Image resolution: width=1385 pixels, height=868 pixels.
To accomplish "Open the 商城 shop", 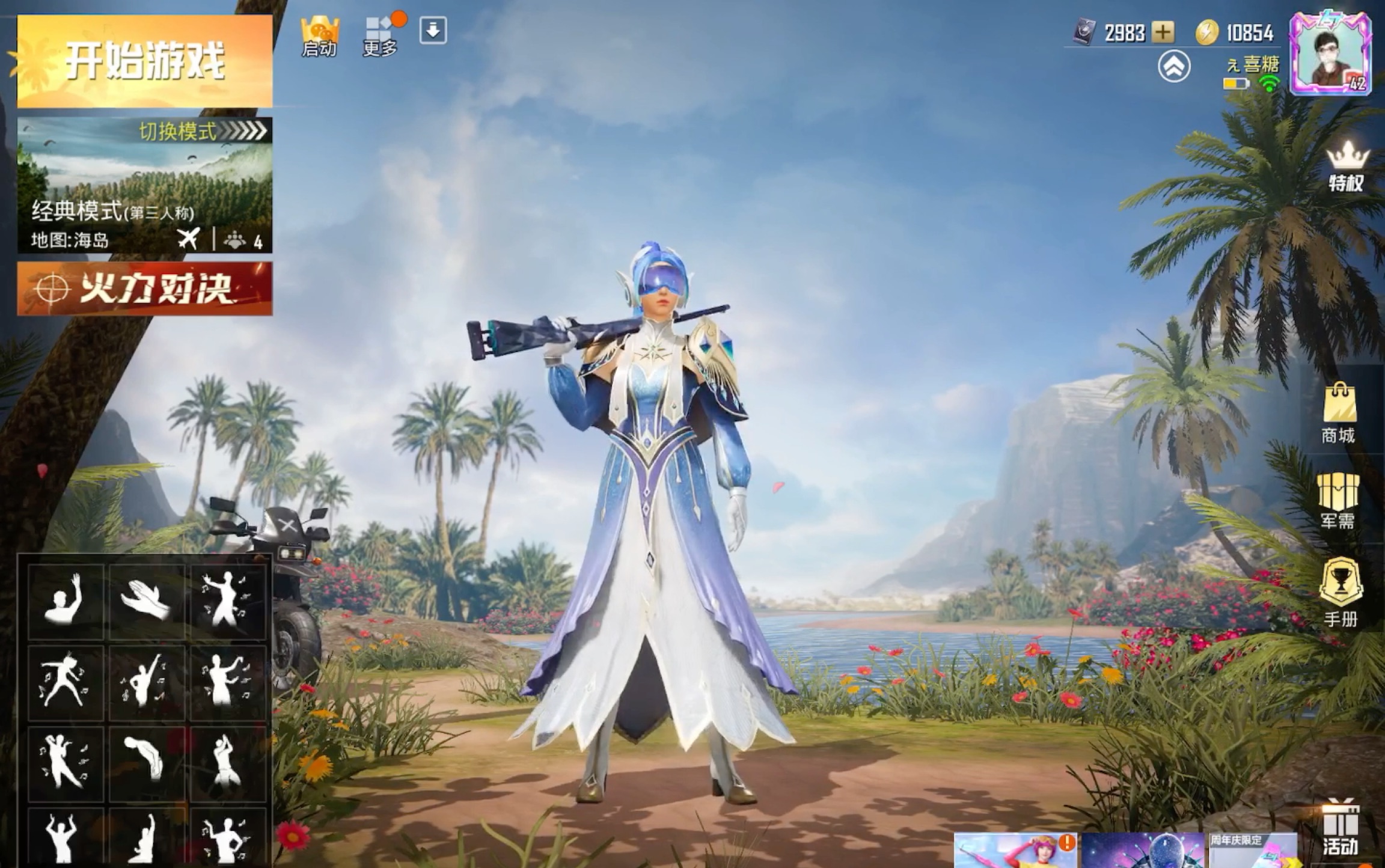I will click(x=1339, y=414).
